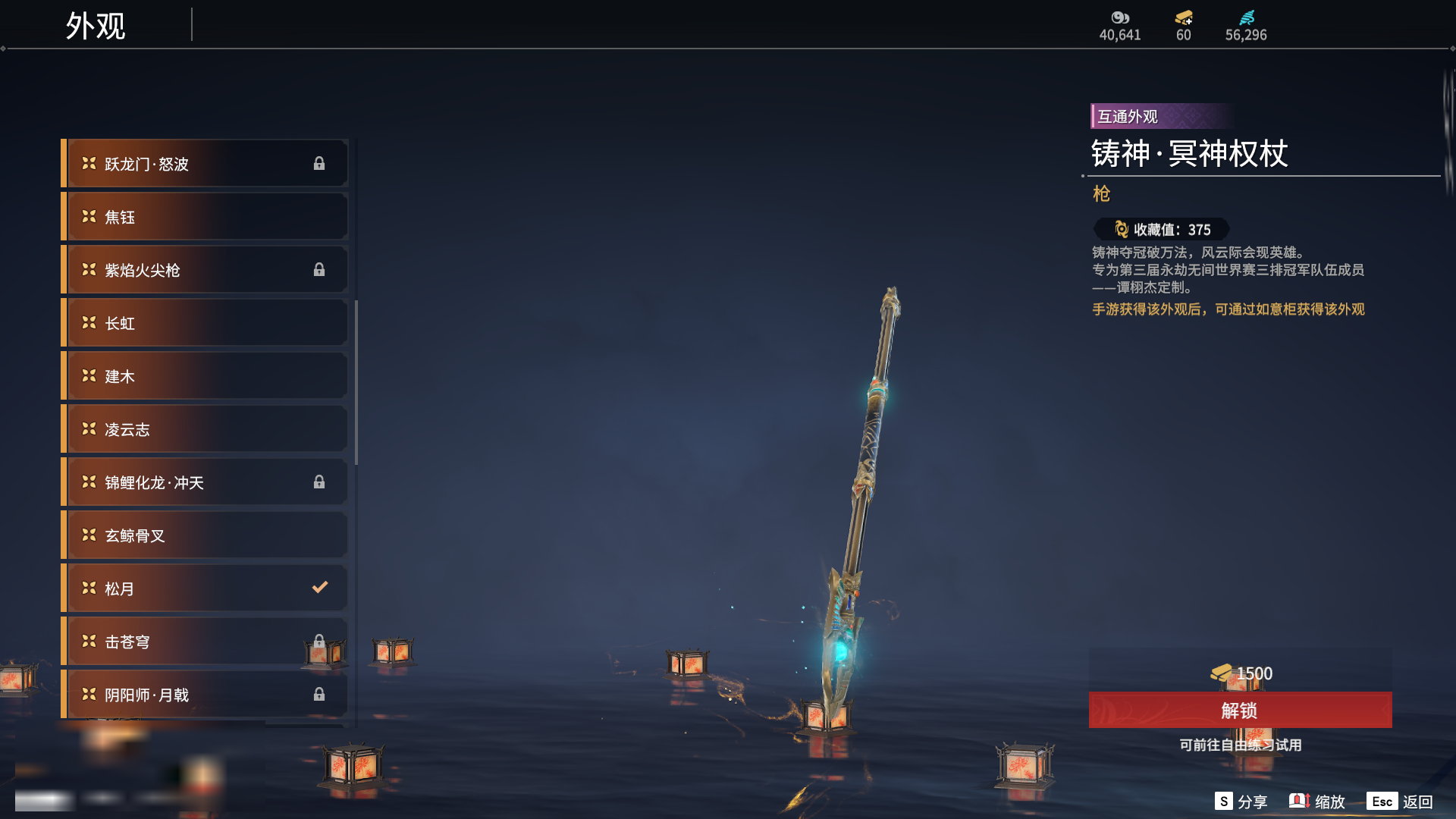Click the gold ingot currency icon showing 60
This screenshot has height=819, width=1456.
tap(1183, 18)
